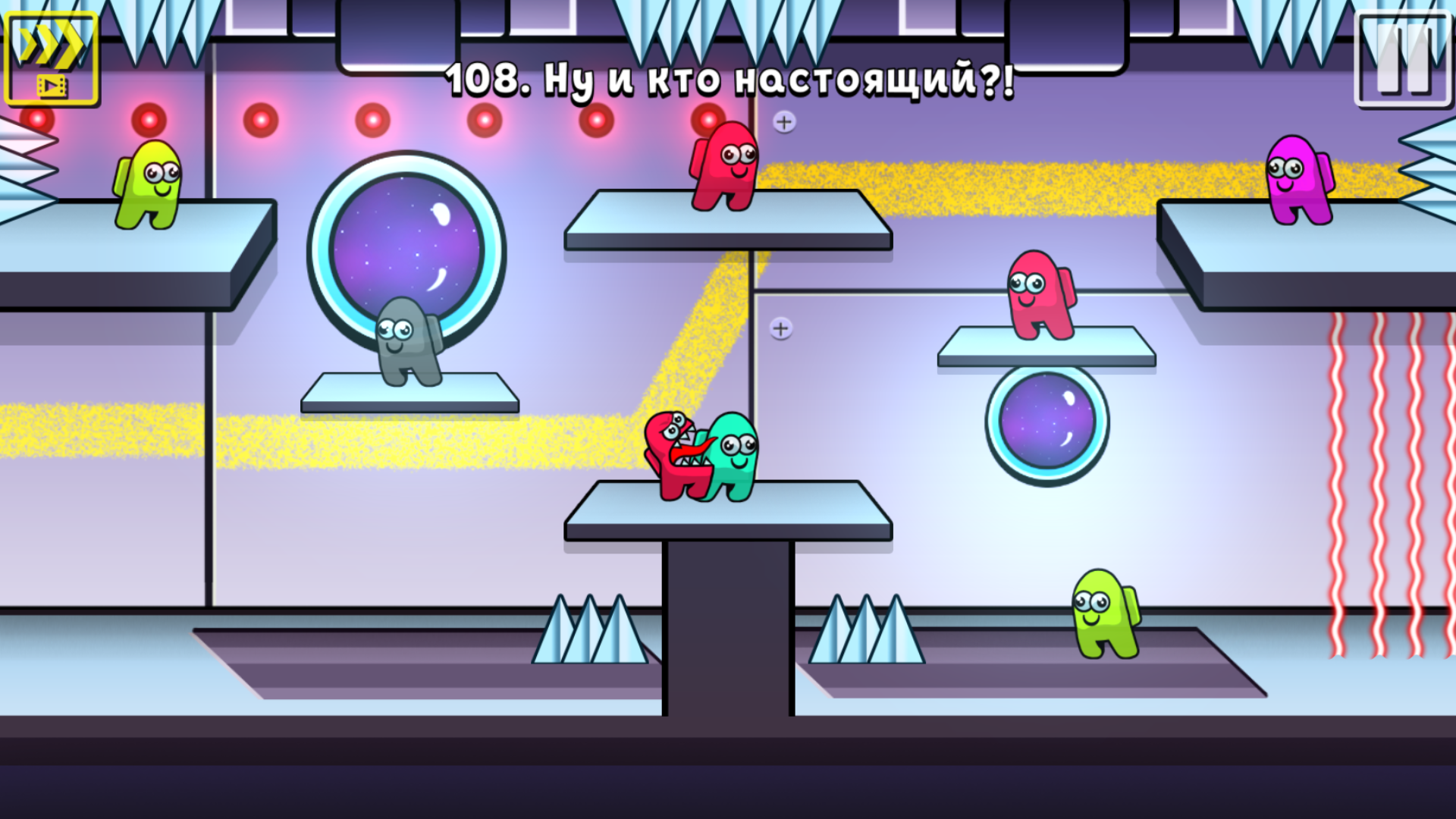Viewport: 1456px width, 819px height.
Task: Click the upper plus marker near the red impostor
Action: point(784,121)
